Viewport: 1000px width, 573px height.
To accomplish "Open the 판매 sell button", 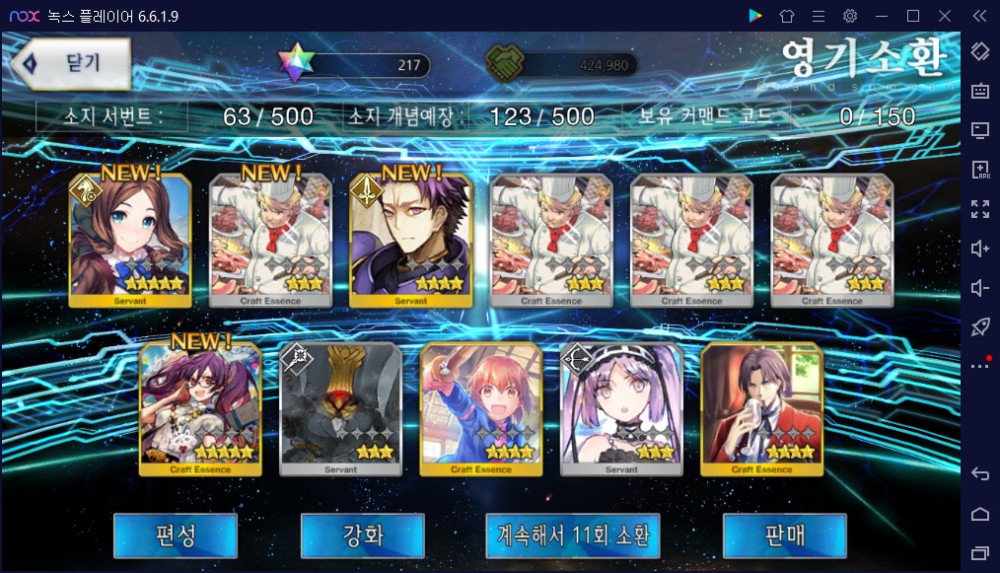I will click(x=784, y=536).
